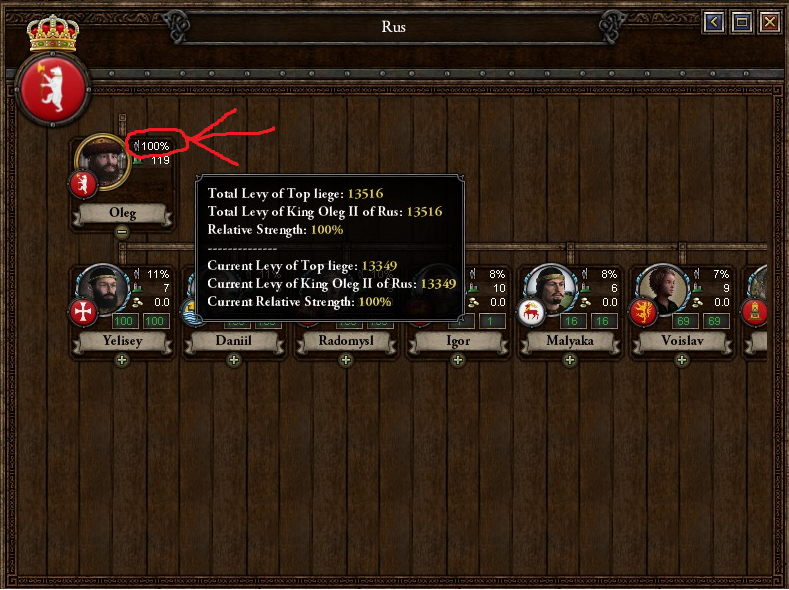Expand vassals under Igor
The height and width of the screenshot is (590, 789).
coord(457,360)
